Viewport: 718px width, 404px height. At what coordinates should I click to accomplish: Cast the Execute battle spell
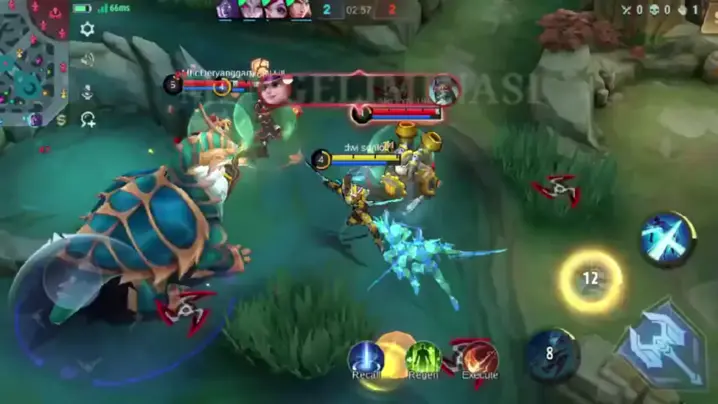480,358
